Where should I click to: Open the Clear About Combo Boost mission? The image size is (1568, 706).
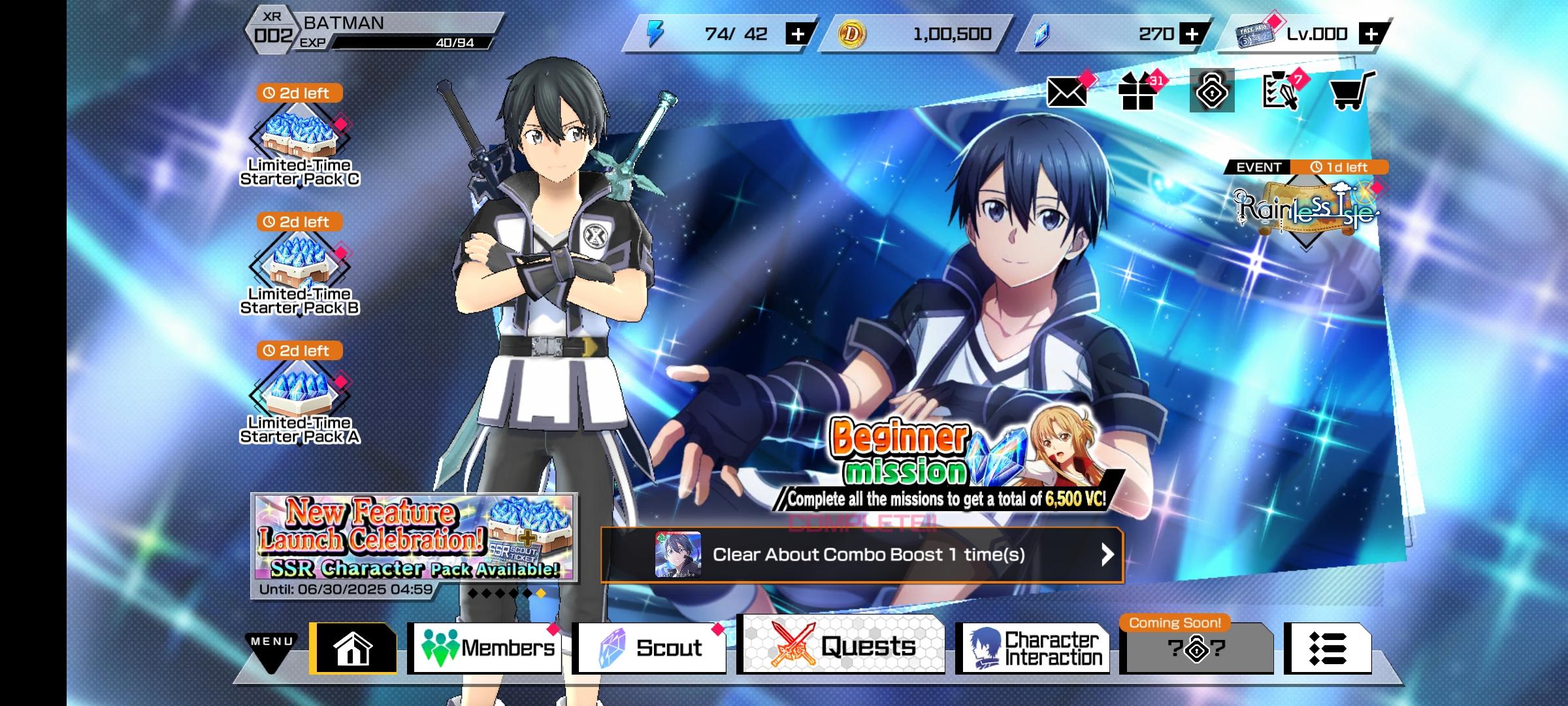pos(862,555)
